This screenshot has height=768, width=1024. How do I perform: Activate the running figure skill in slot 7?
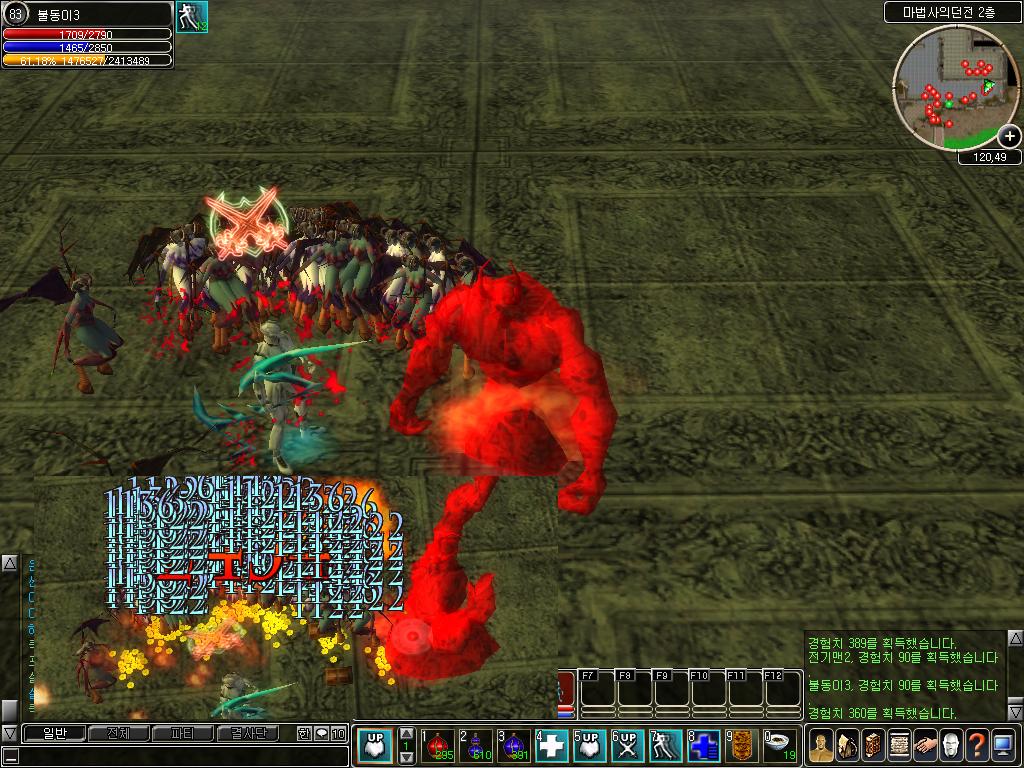point(666,744)
